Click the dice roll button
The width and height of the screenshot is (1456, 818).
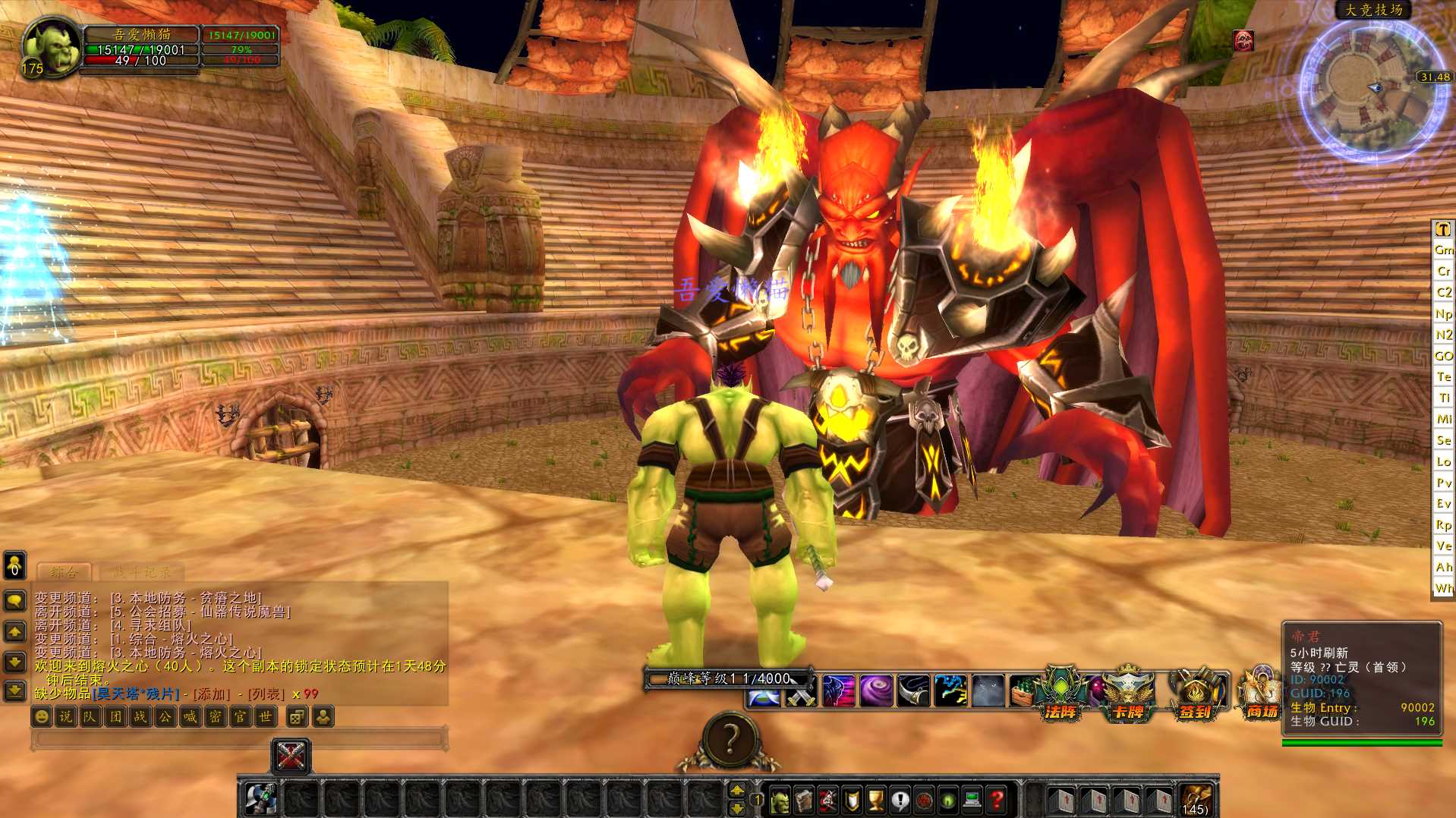[297, 716]
